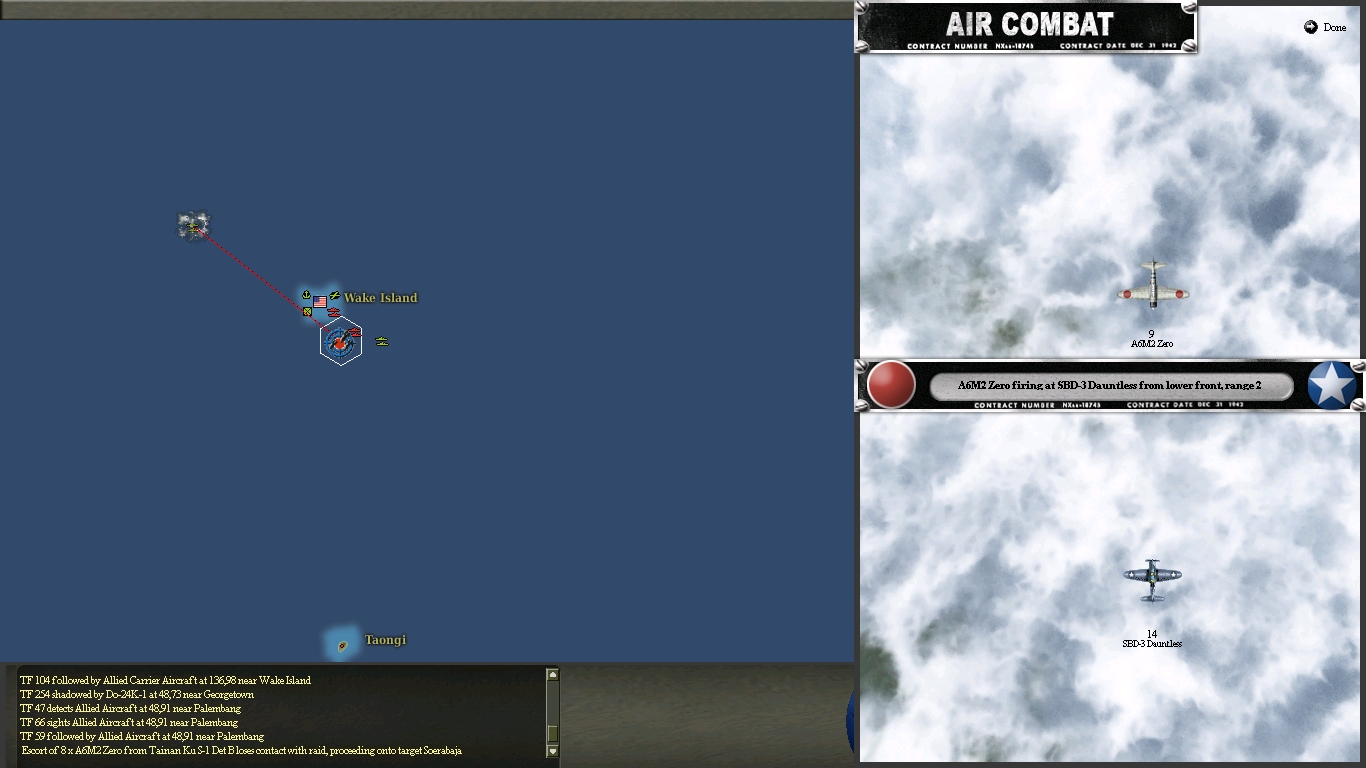
Task: Click the up arrow on the message log scrollbar
Action: (553, 674)
